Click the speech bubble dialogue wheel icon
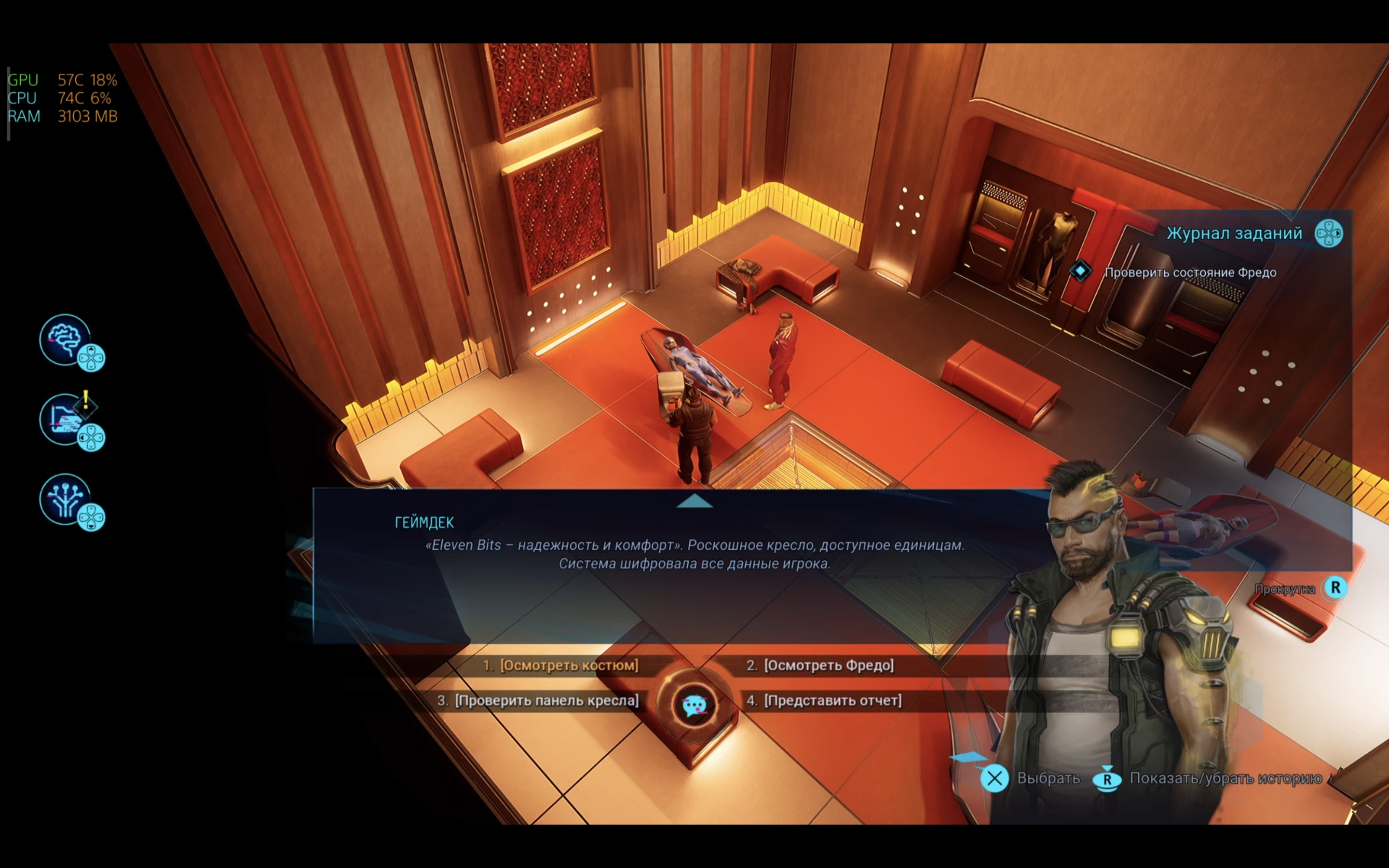The image size is (1389, 868). point(694,705)
